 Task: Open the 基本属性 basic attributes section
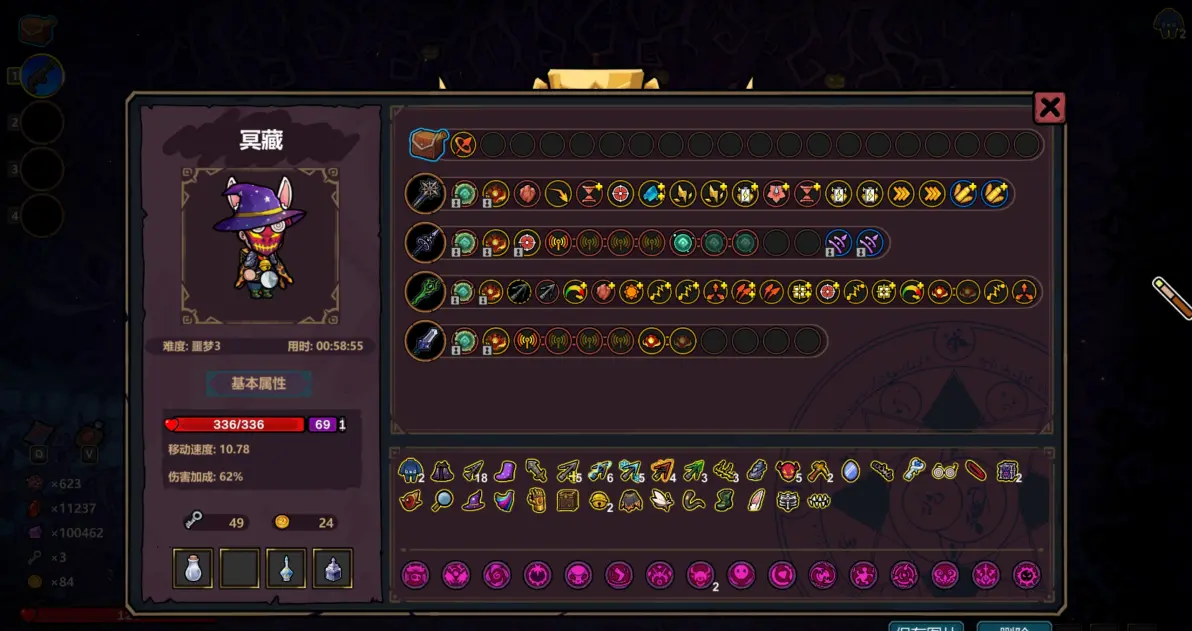259,384
